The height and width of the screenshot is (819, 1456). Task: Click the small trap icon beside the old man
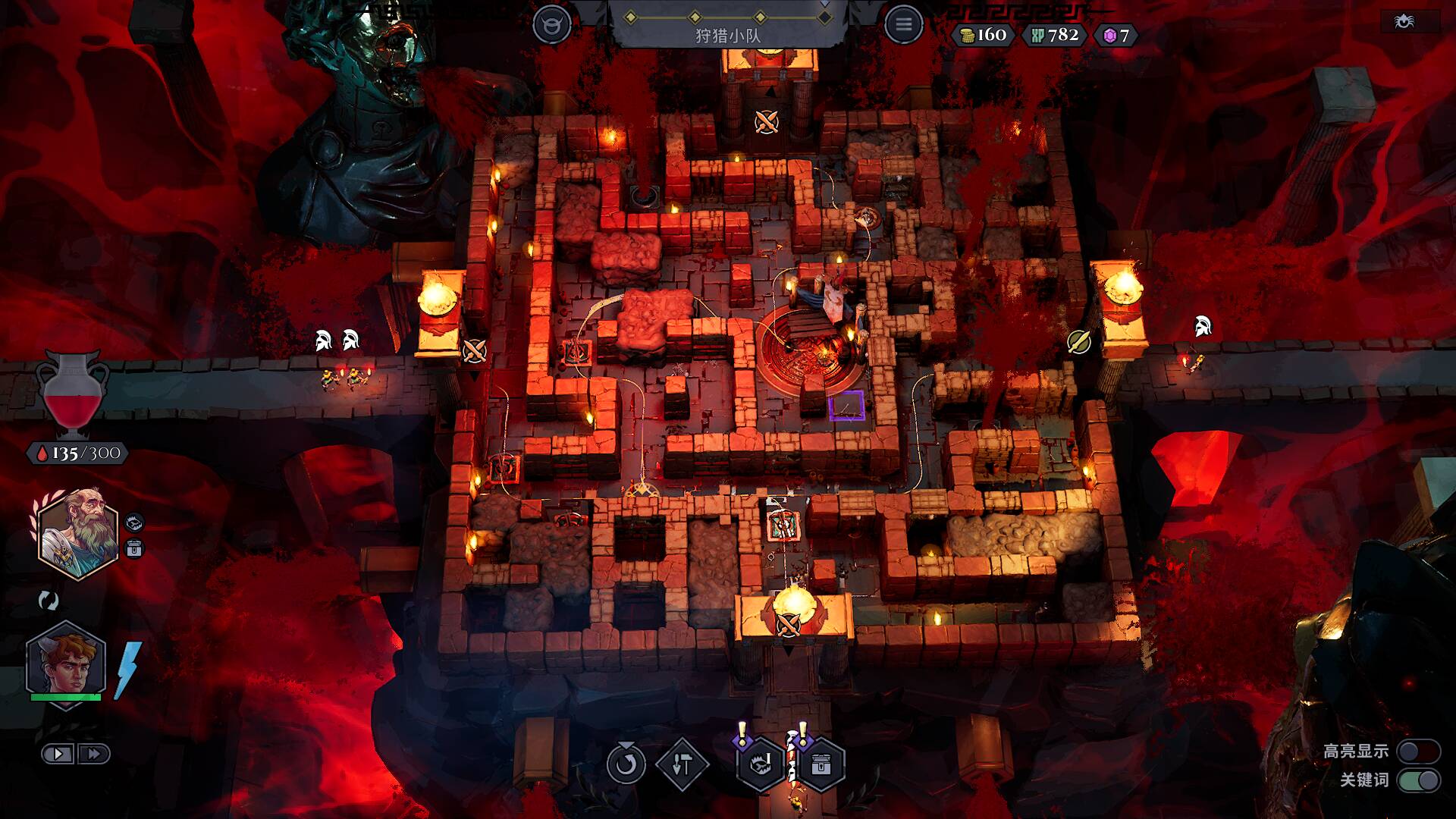[134, 522]
